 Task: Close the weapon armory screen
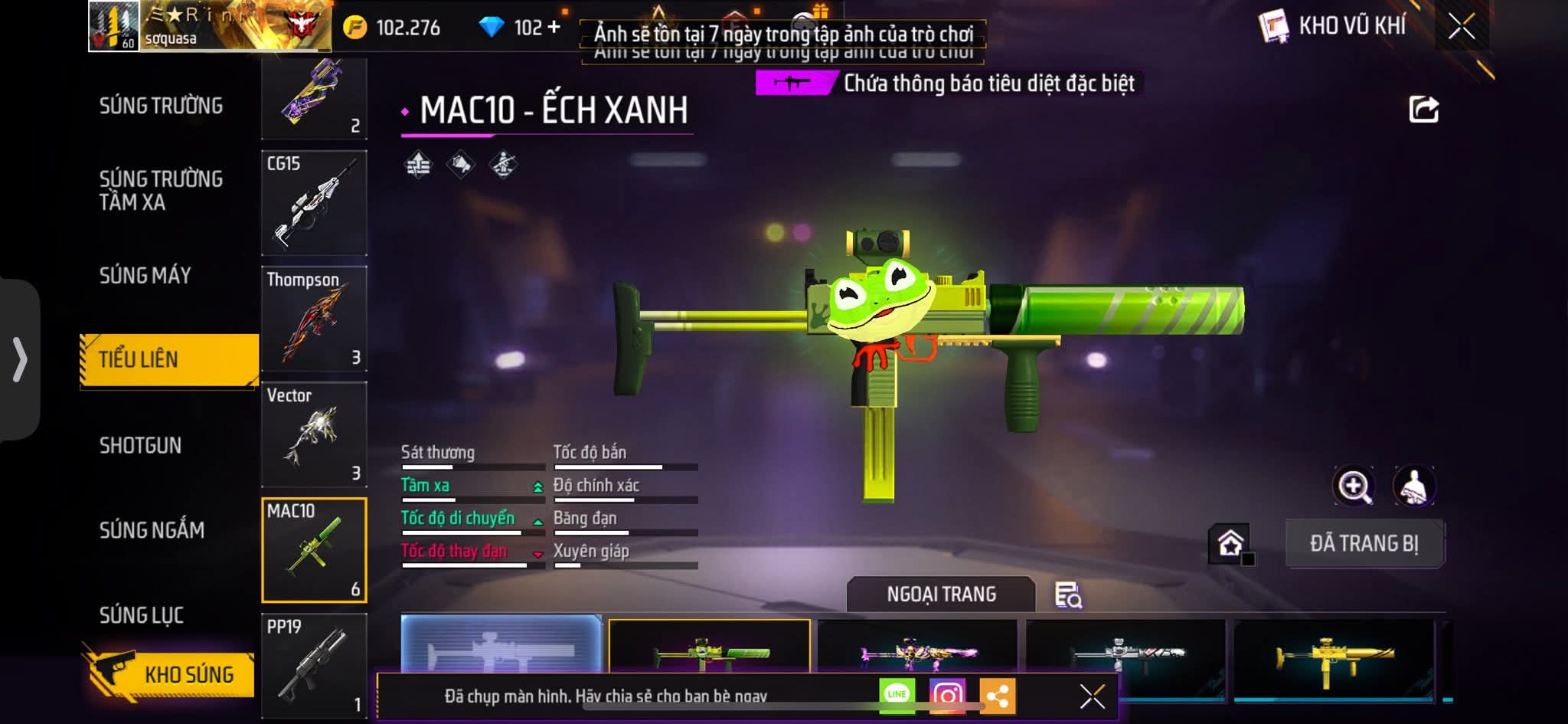click(x=1461, y=27)
